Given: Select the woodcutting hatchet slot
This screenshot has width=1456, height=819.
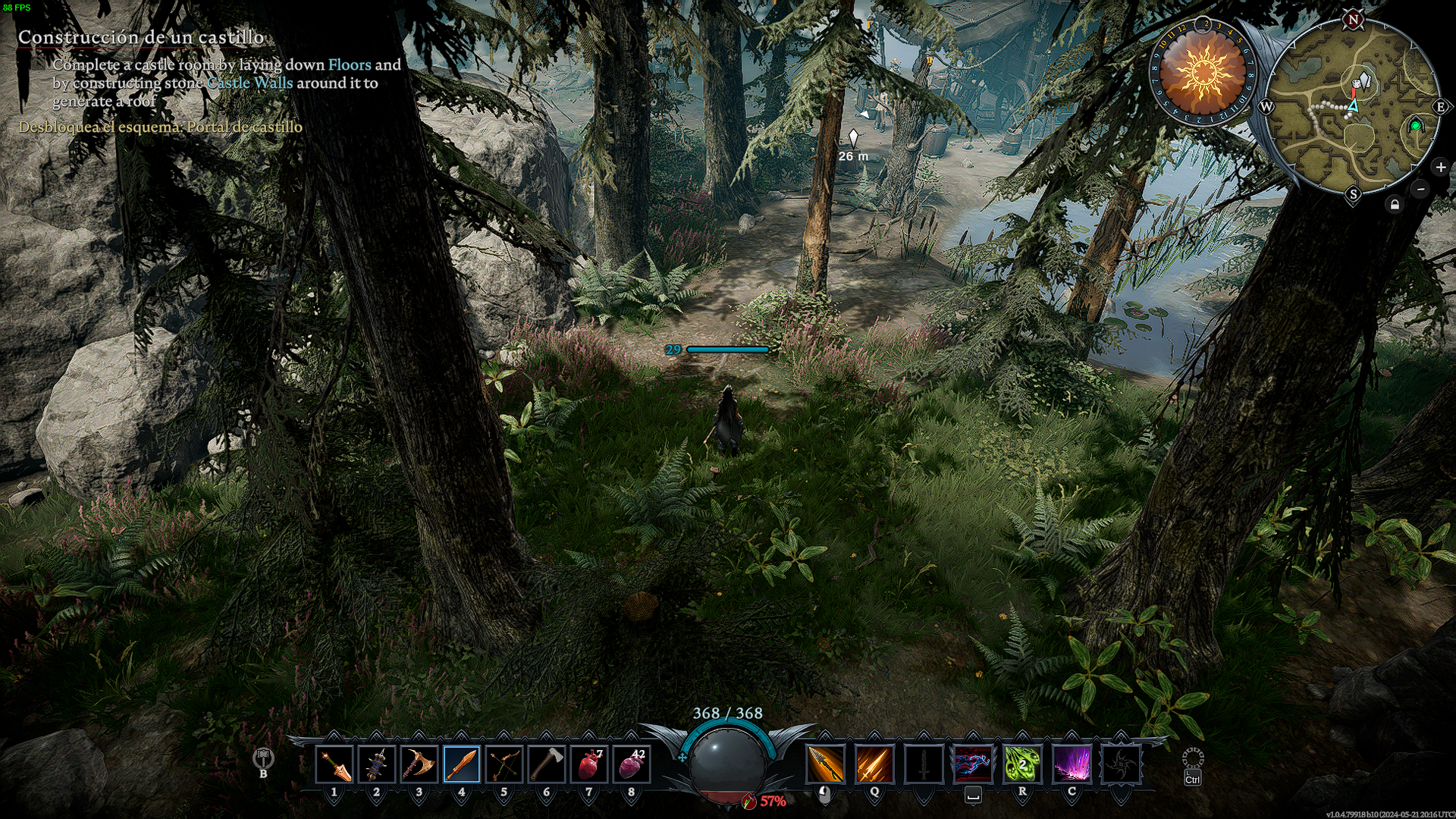Looking at the screenshot, I should coord(546,764).
